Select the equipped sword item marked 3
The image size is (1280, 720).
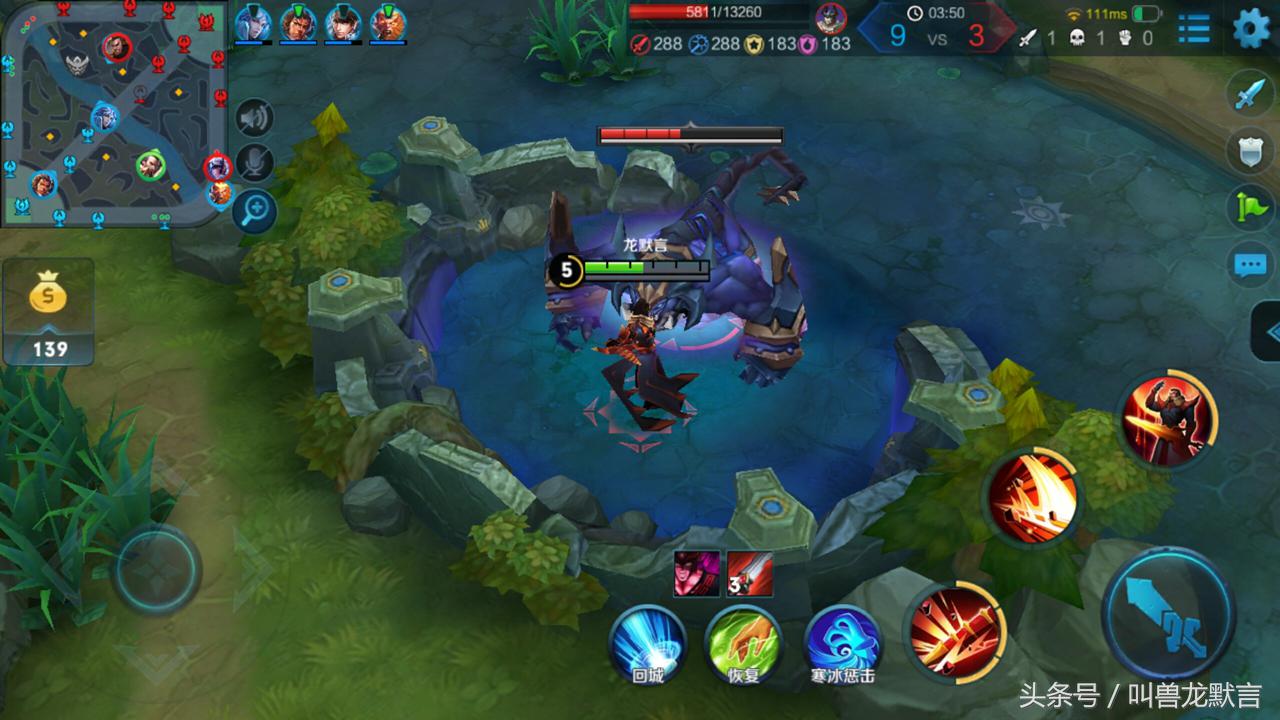(750, 574)
